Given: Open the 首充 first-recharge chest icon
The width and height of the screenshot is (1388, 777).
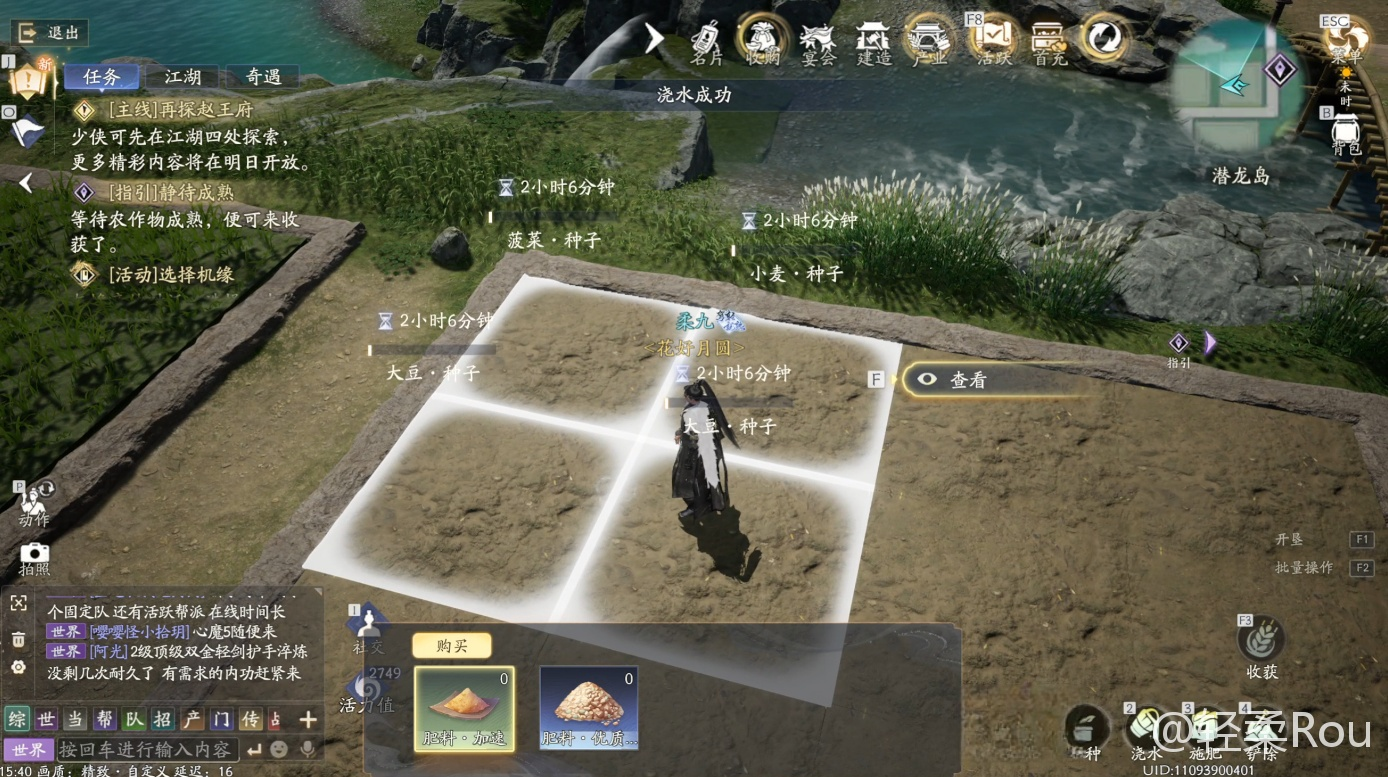Looking at the screenshot, I should [x=1049, y=40].
